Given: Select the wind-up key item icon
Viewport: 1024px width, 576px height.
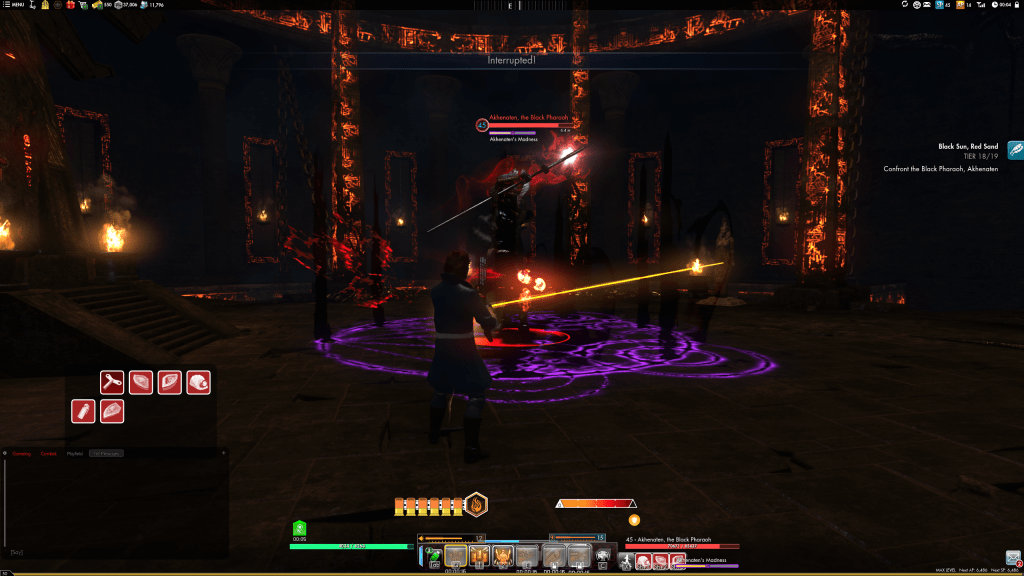Looking at the screenshot, I should 111,382.
